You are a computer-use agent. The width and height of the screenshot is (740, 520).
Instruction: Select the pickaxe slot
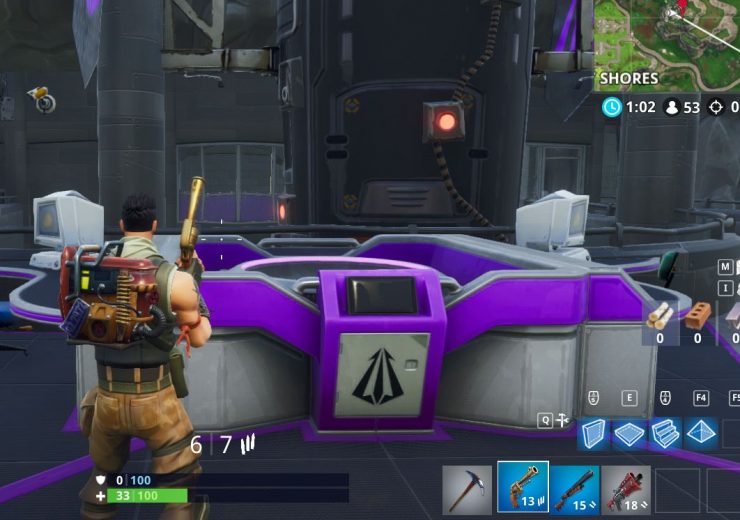pyautogui.click(x=468, y=489)
